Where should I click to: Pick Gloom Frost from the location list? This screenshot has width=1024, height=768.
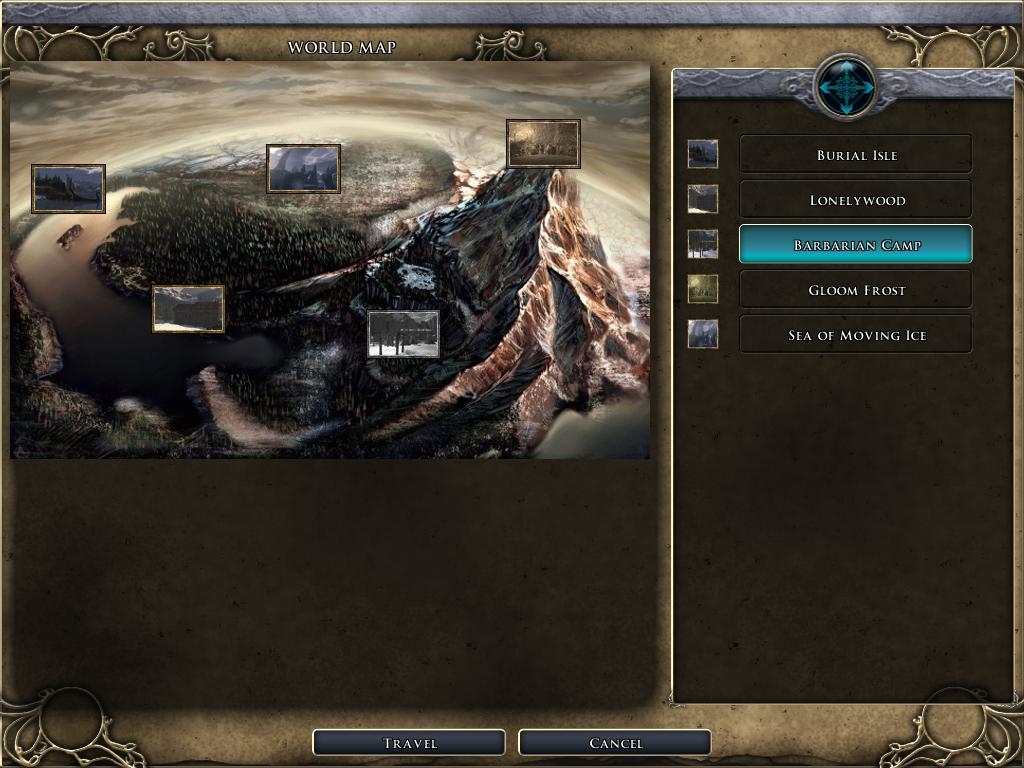pos(855,290)
